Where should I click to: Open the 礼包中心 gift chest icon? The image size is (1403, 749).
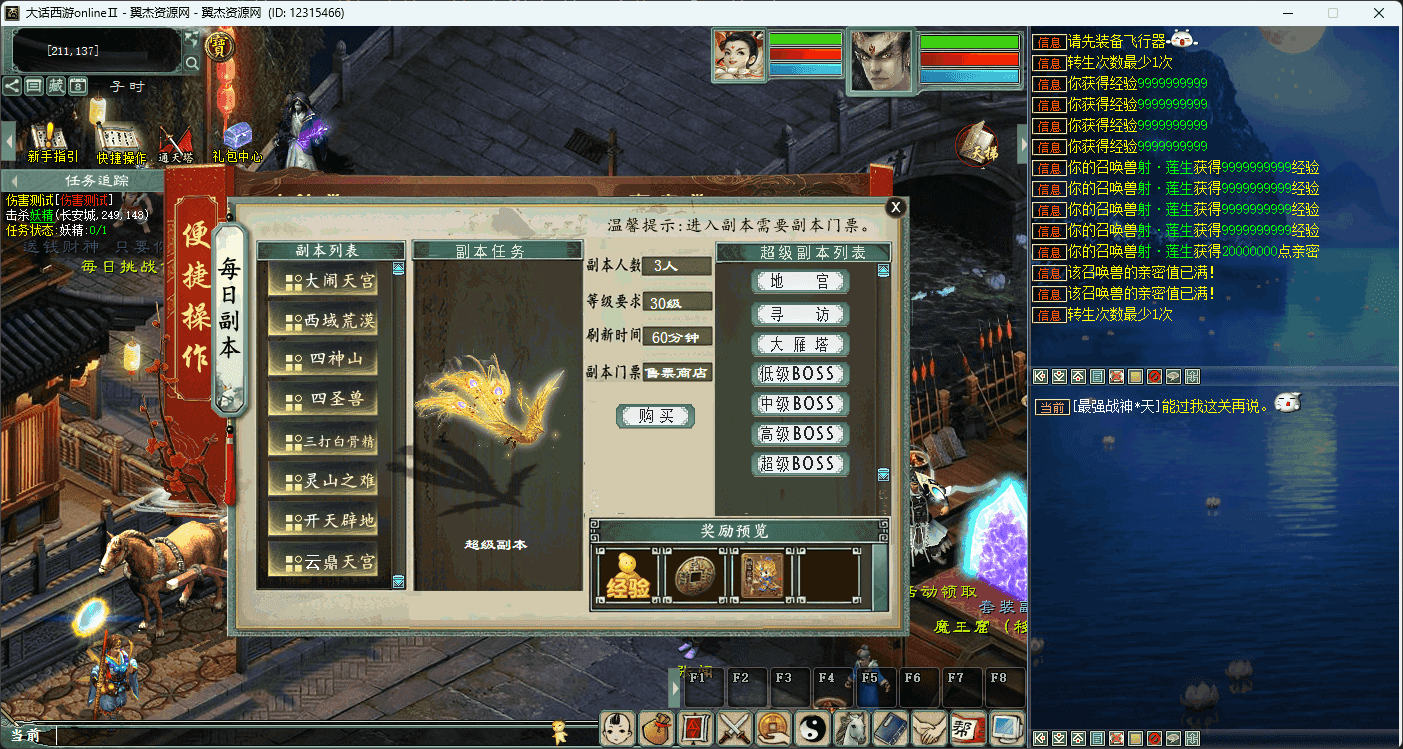[237, 142]
